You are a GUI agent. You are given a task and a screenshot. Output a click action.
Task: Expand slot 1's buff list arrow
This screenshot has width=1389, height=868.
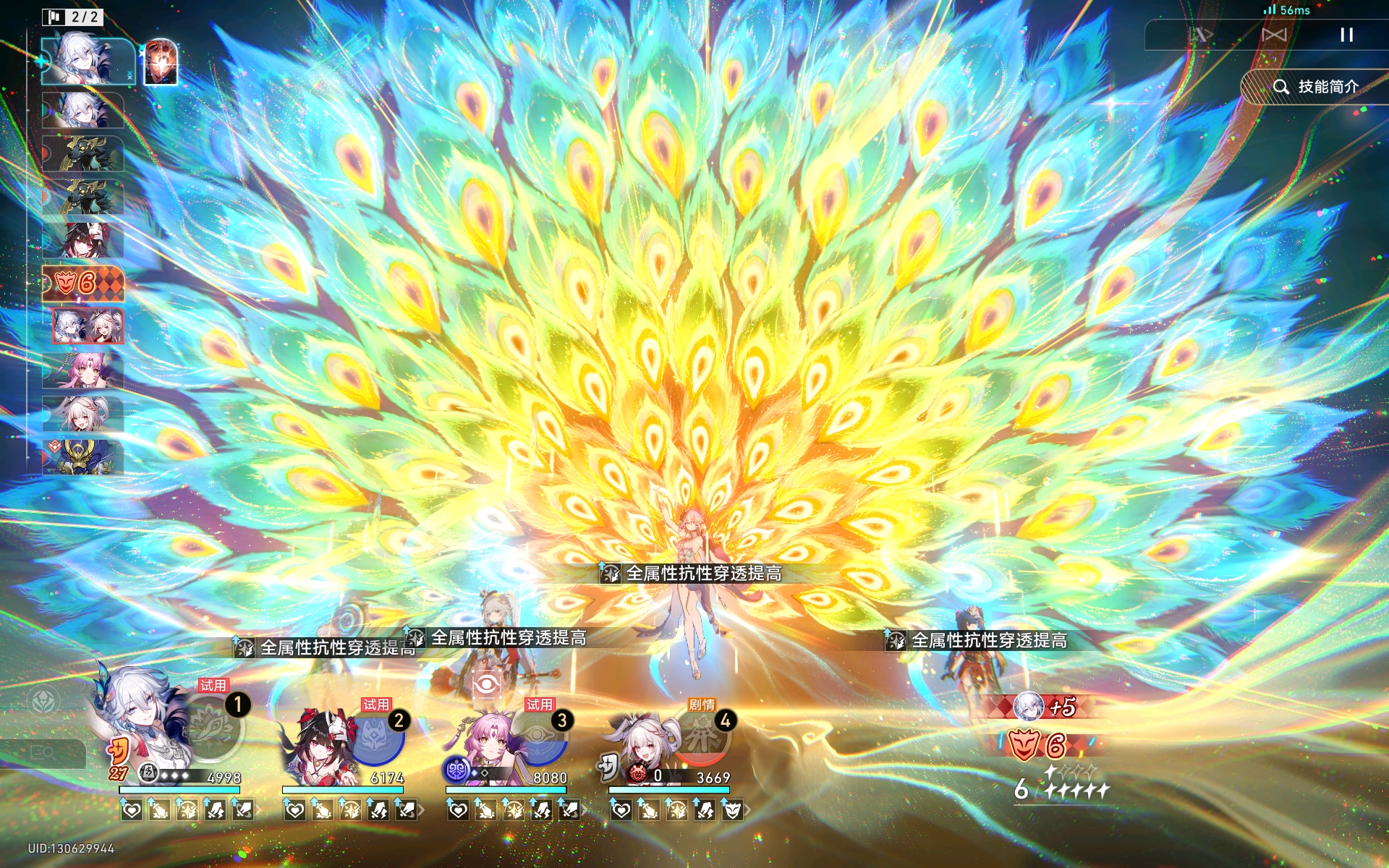coord(257,811)
